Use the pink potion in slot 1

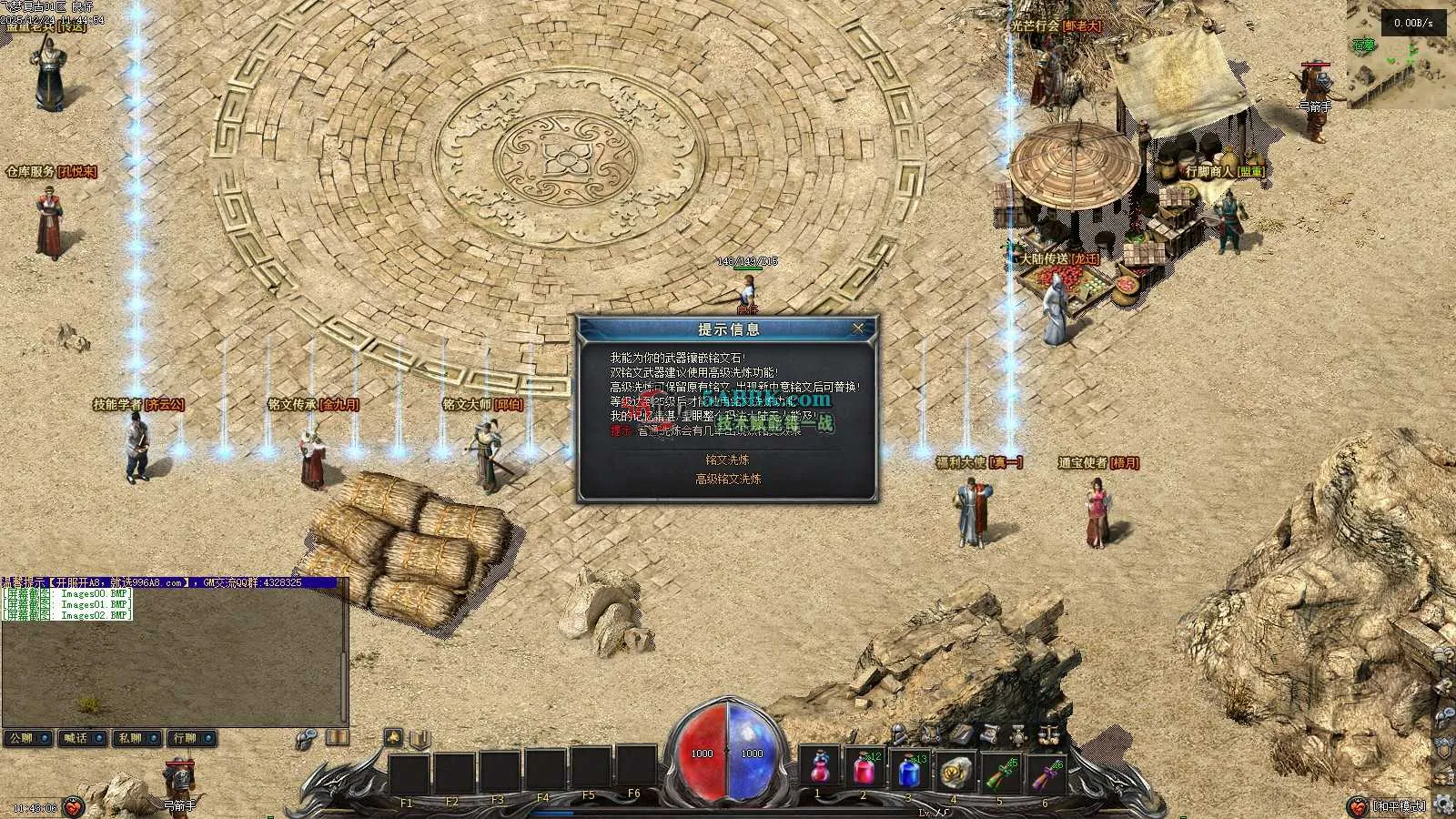tap(820, 770)
